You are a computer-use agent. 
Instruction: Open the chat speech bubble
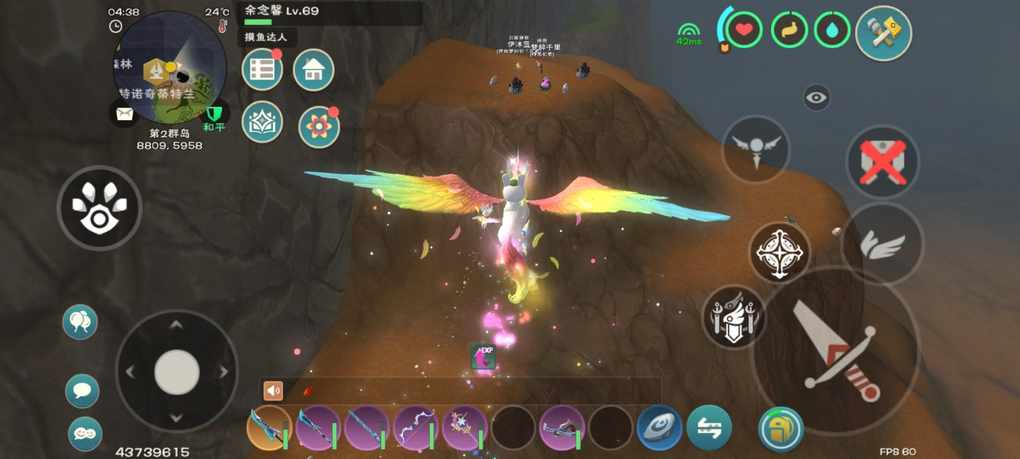coord(82,390)
